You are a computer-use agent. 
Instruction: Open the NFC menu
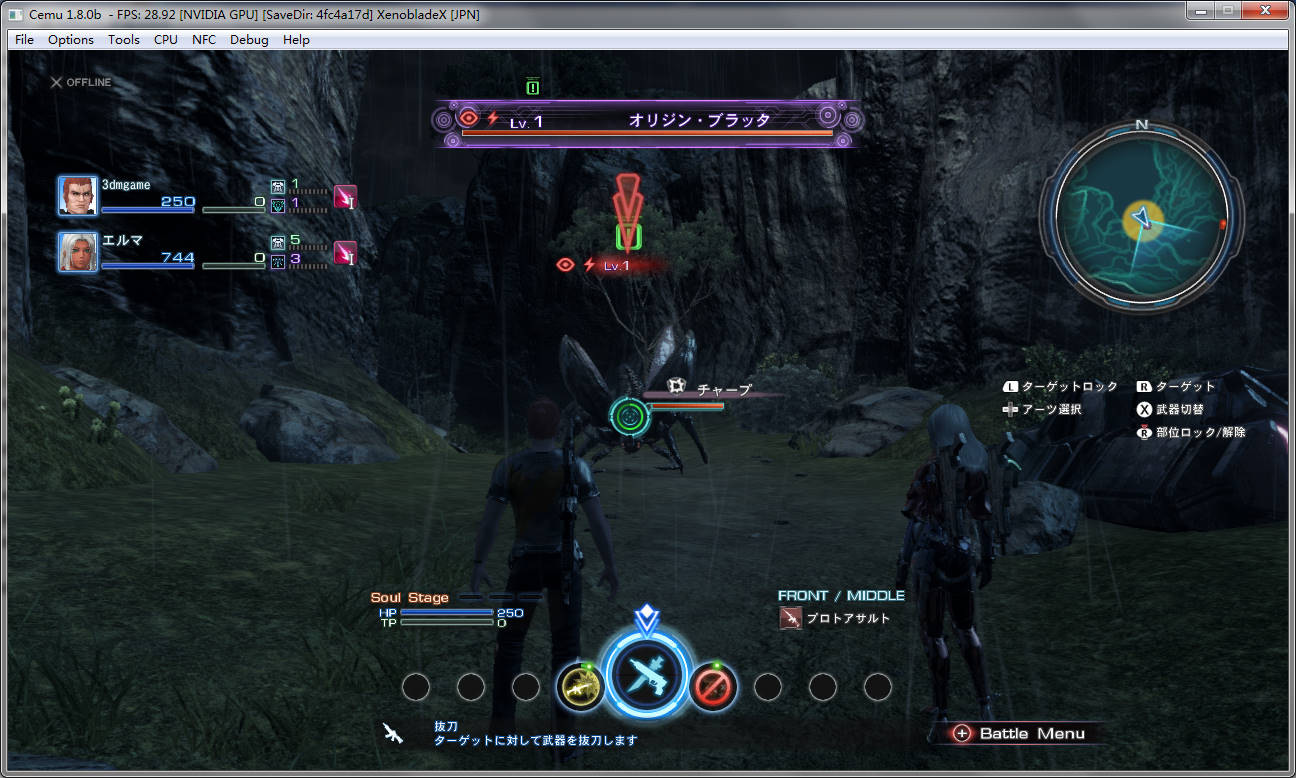(204, 40)
